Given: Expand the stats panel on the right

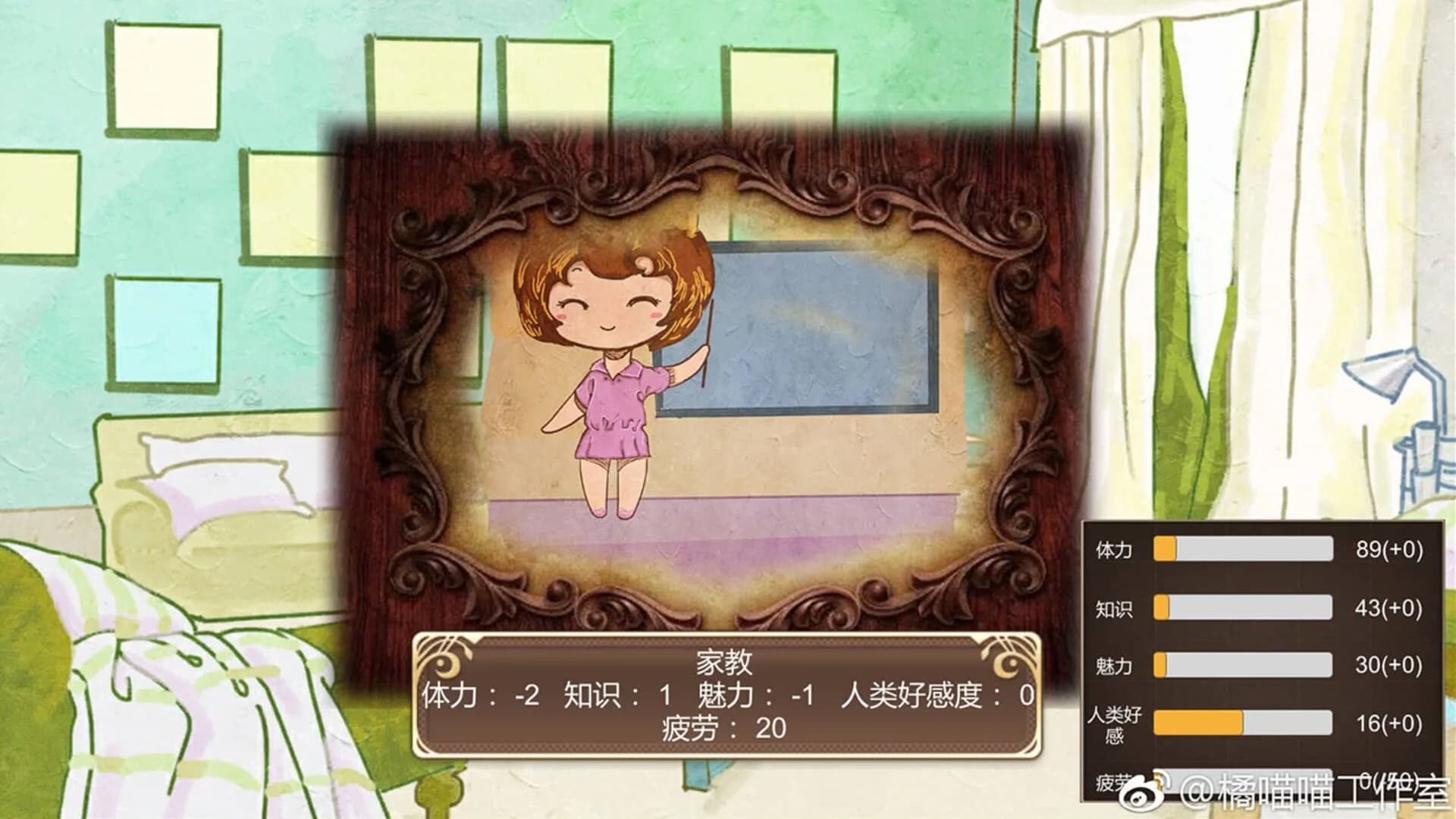Looking at the screenshot, I should click(1259, 660).
